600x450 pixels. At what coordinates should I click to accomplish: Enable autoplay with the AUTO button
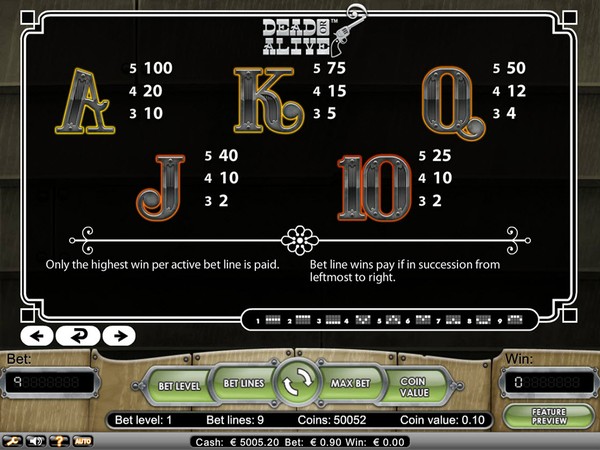83,440
